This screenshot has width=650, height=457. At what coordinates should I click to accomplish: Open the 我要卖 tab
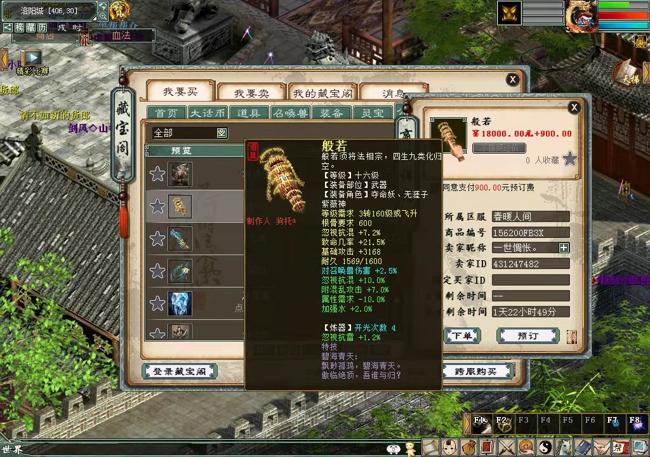(x=244, y=92)
